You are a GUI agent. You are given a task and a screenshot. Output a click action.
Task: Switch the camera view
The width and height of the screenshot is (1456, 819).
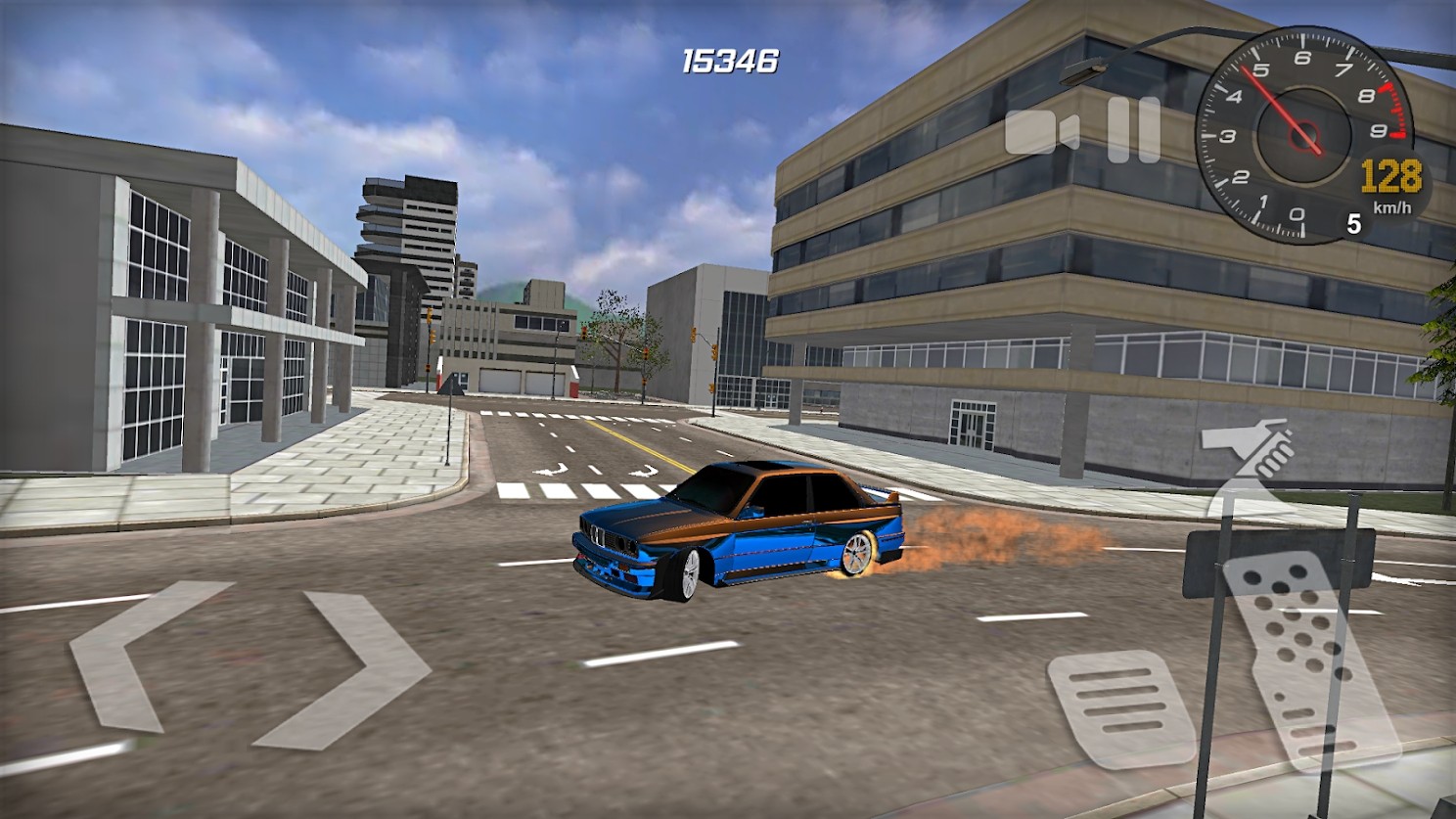[x=1041, y=132]
